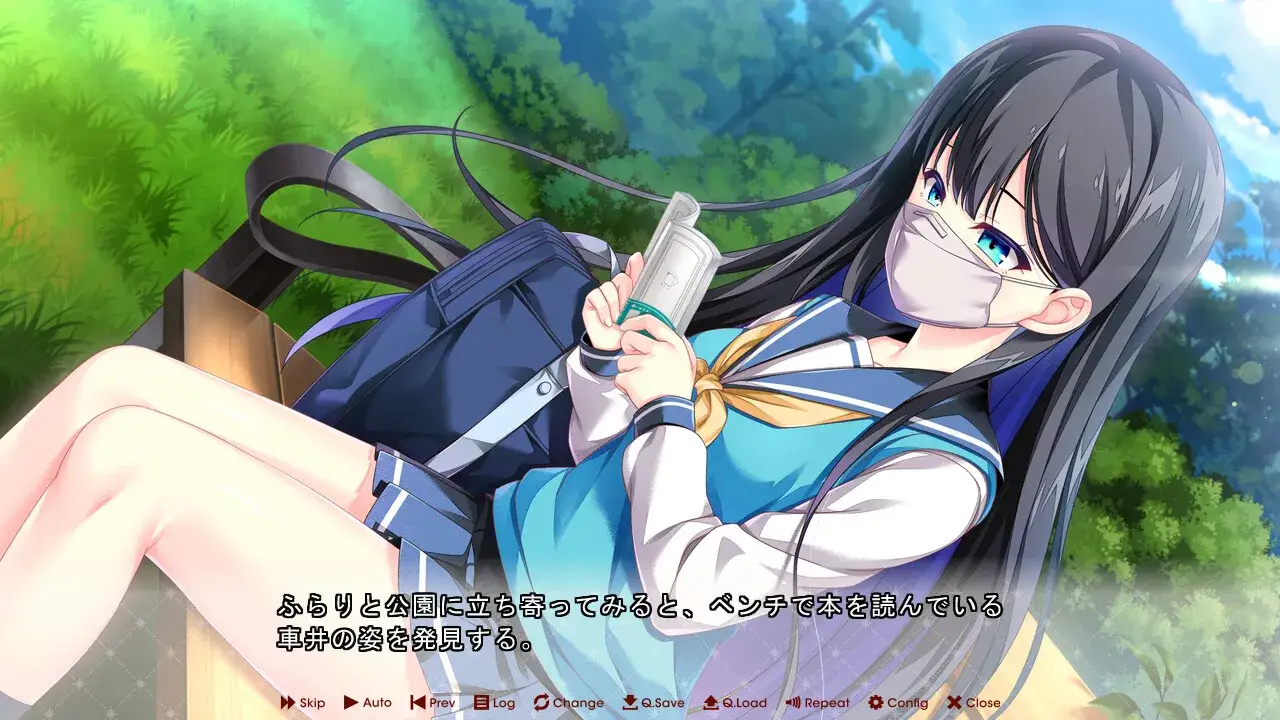Switch display with the Change control
This screenshot has height=720, width=1280.
point(565,703)
